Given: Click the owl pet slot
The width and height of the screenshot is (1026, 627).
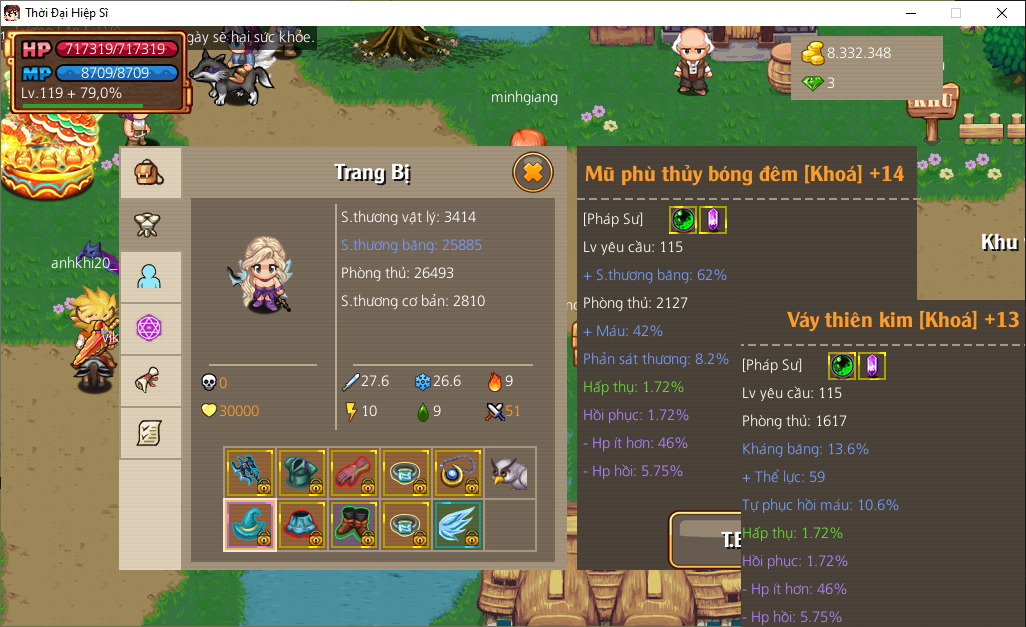Looking at the screenshot, I should pyautogui.click(x=510, y=473).
